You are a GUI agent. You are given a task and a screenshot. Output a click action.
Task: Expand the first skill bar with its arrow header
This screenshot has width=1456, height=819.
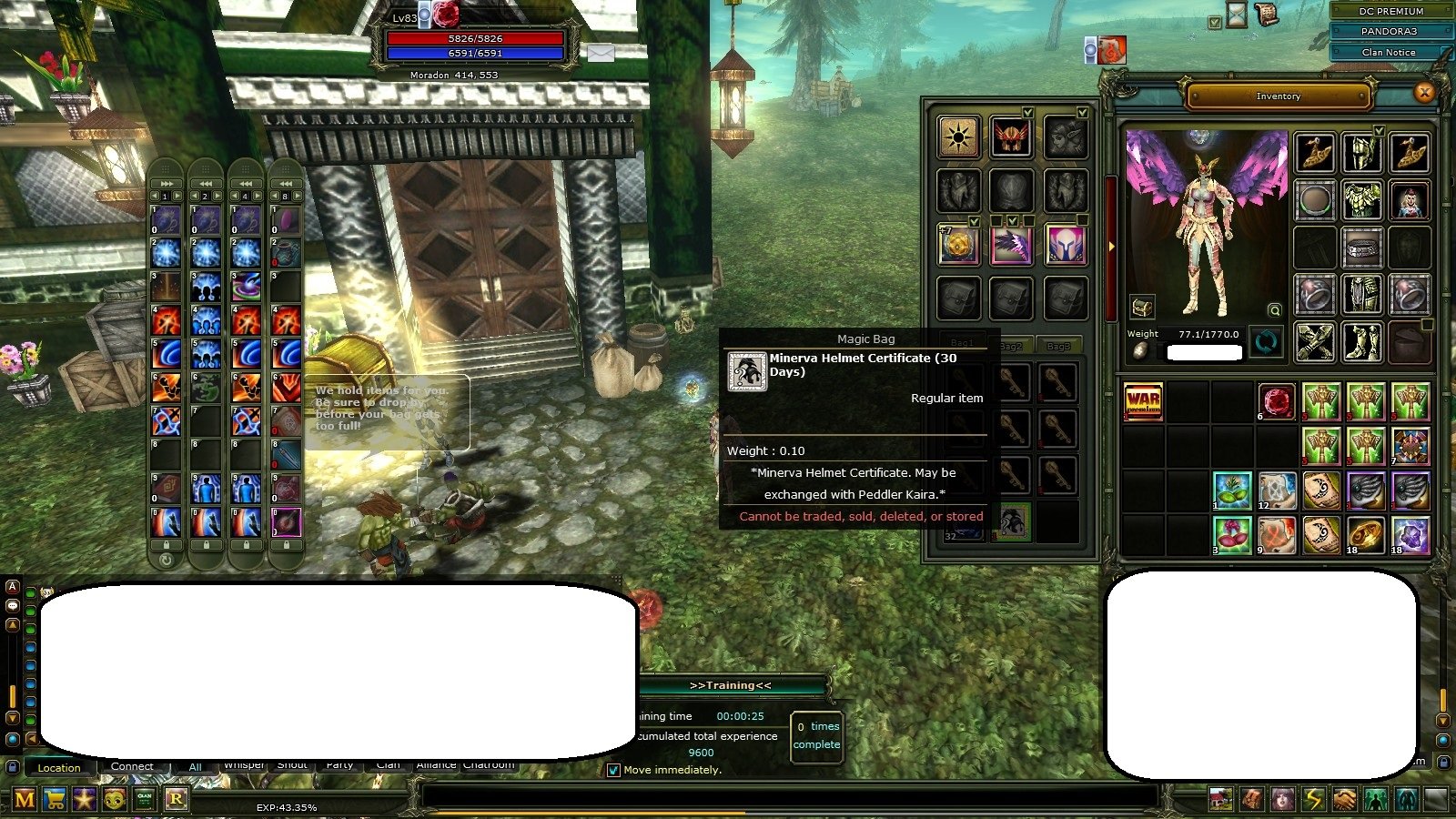pyautogui.click(x=167, y=183)
